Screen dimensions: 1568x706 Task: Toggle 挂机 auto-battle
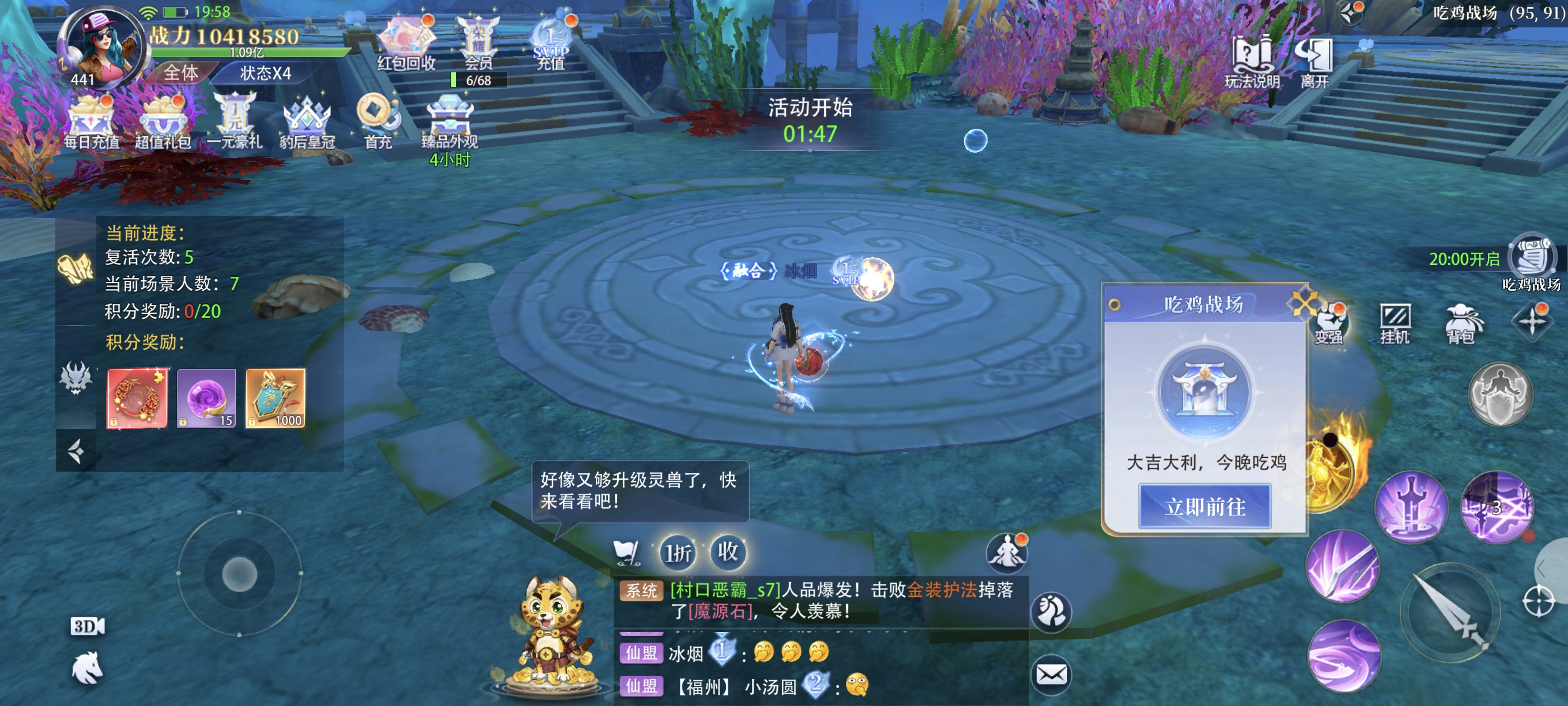coord(1394,323)
